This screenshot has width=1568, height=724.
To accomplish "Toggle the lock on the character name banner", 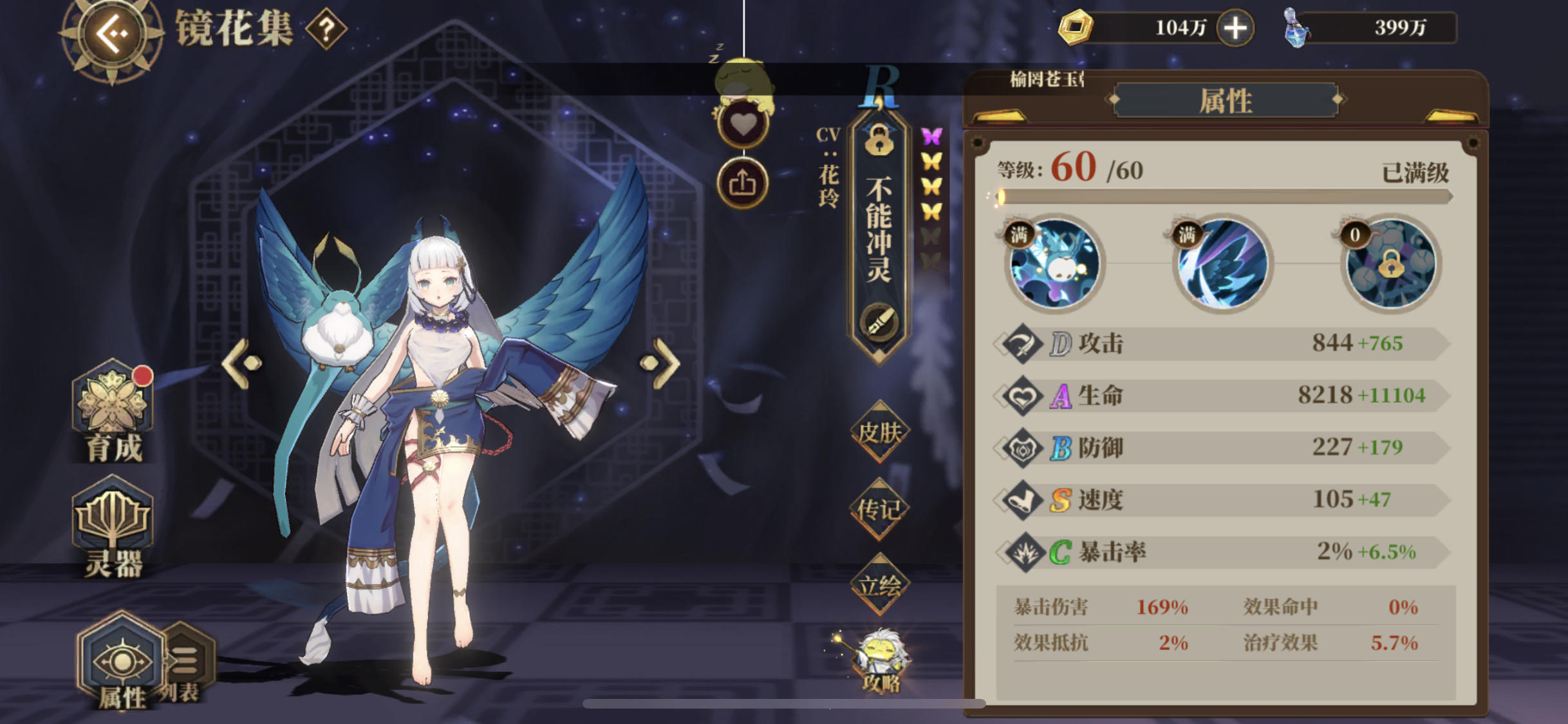I will pos(881,142).
